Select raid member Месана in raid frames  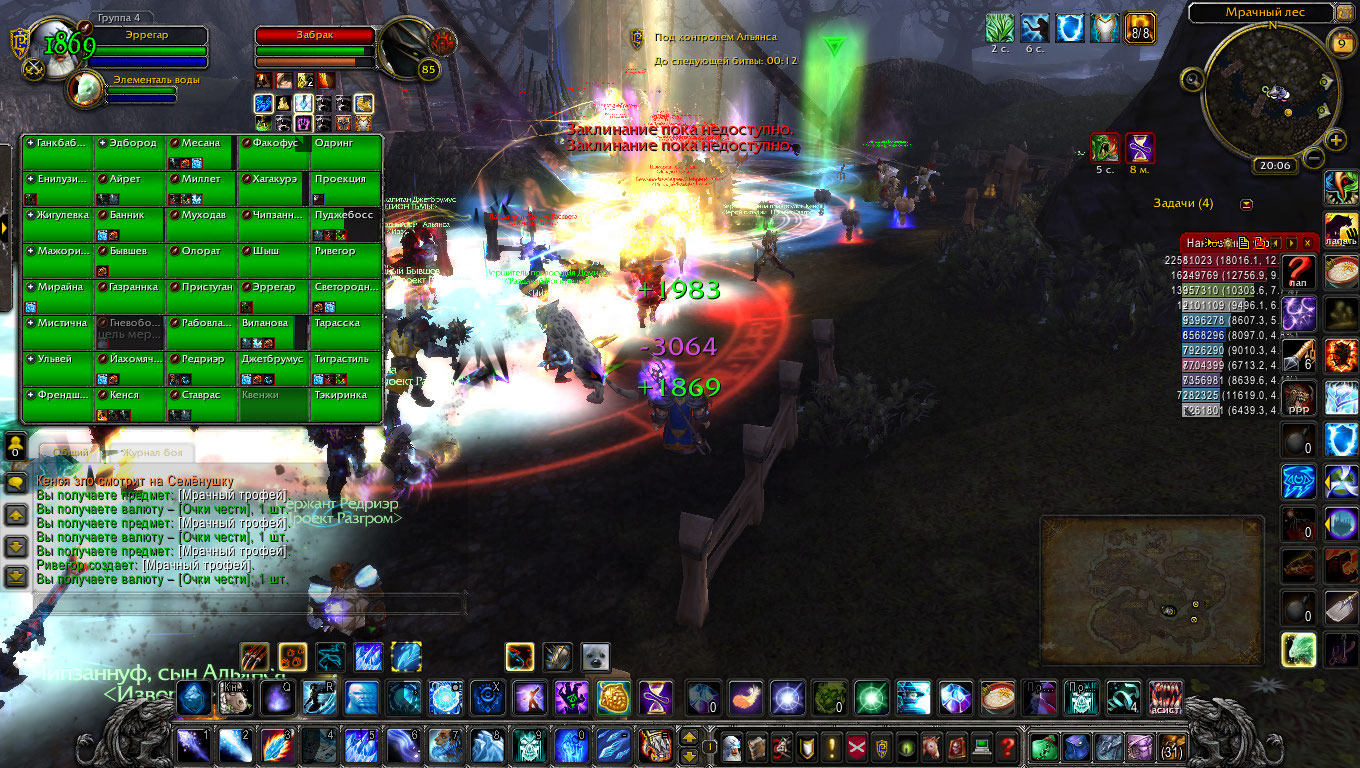pos(202,152)
